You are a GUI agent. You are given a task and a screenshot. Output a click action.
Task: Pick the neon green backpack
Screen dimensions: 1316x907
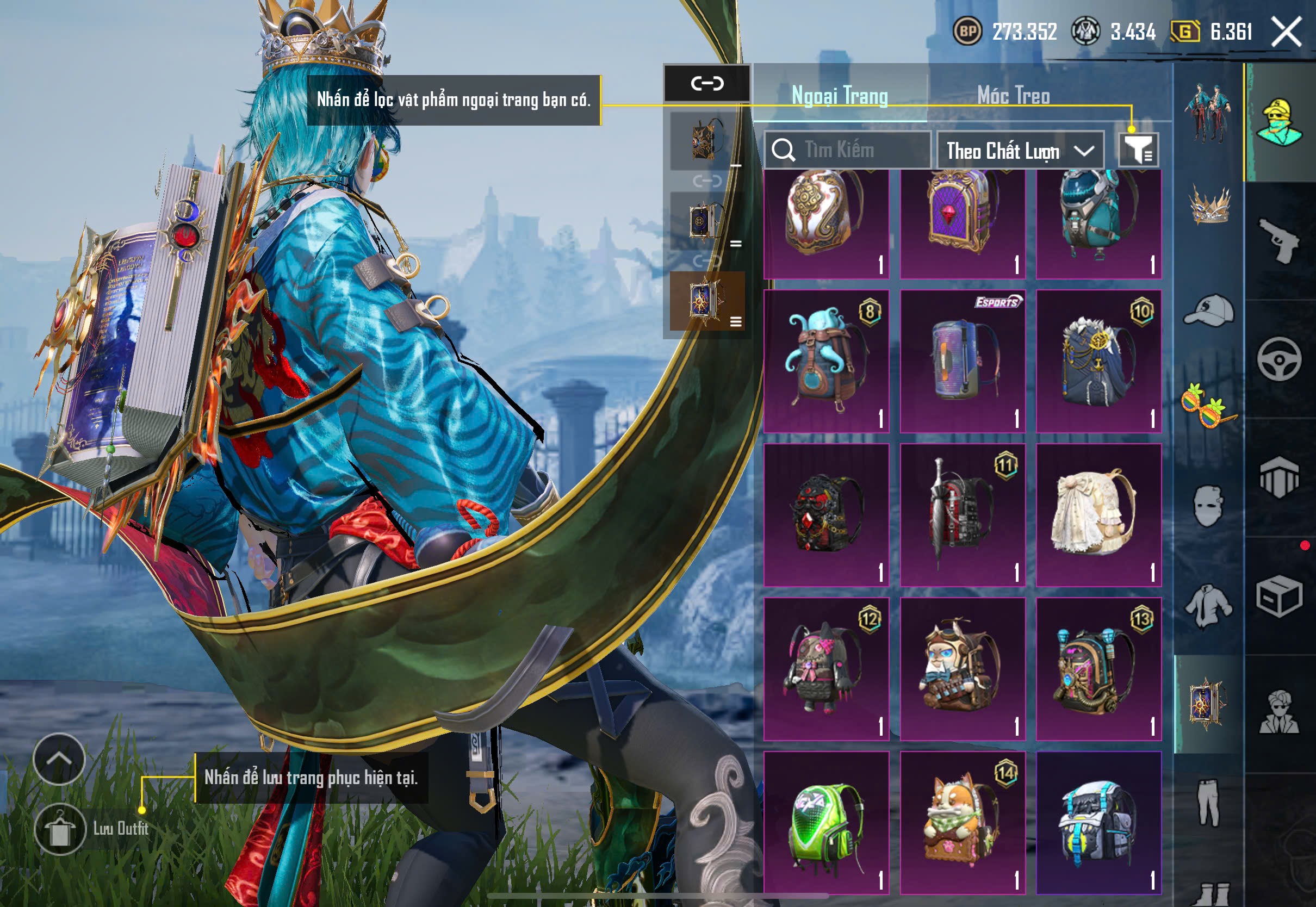tap(826, 822)
